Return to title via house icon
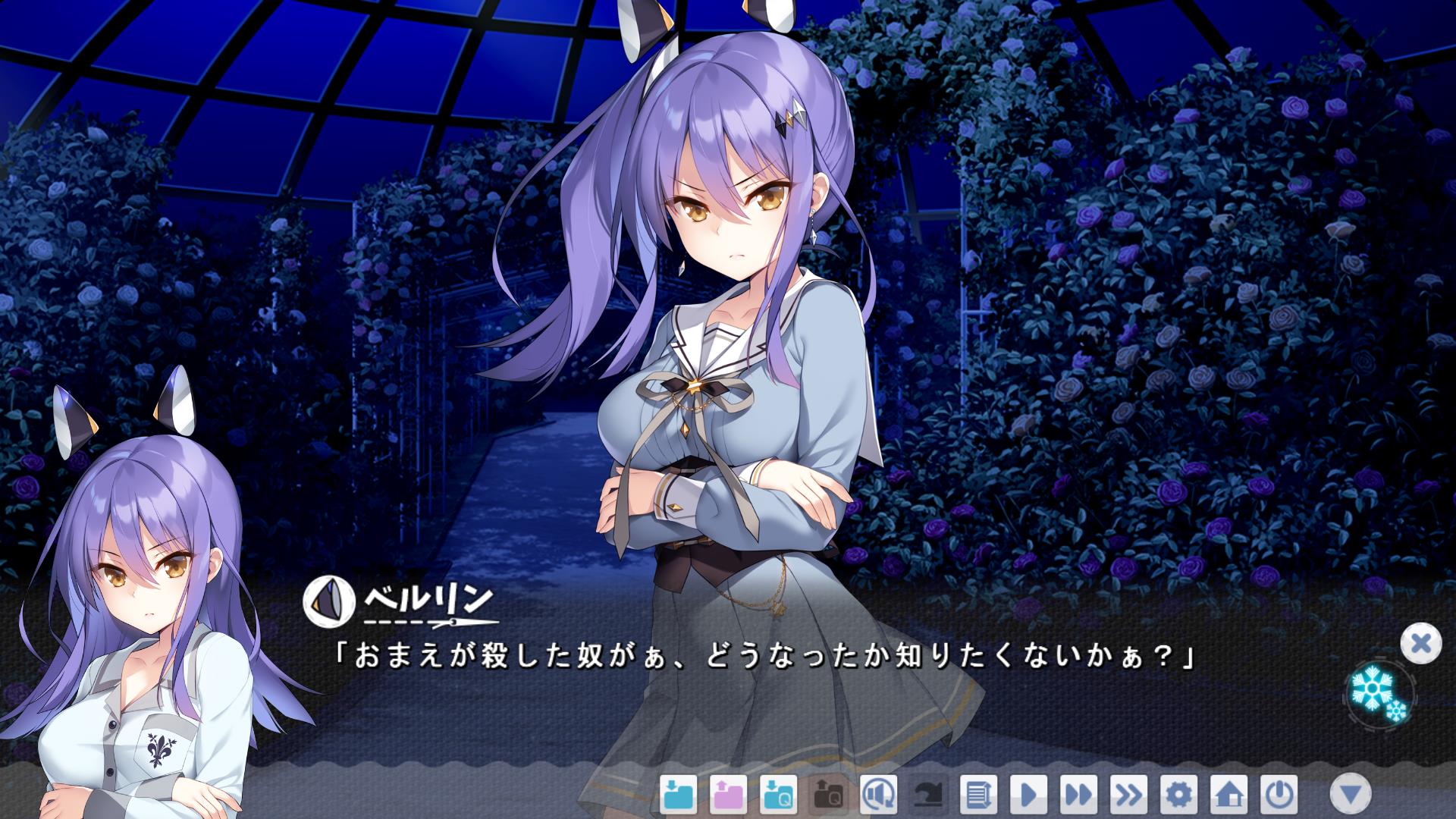Image resolution: width=1456 pixels, height=819 pixels. (1228, 795)
